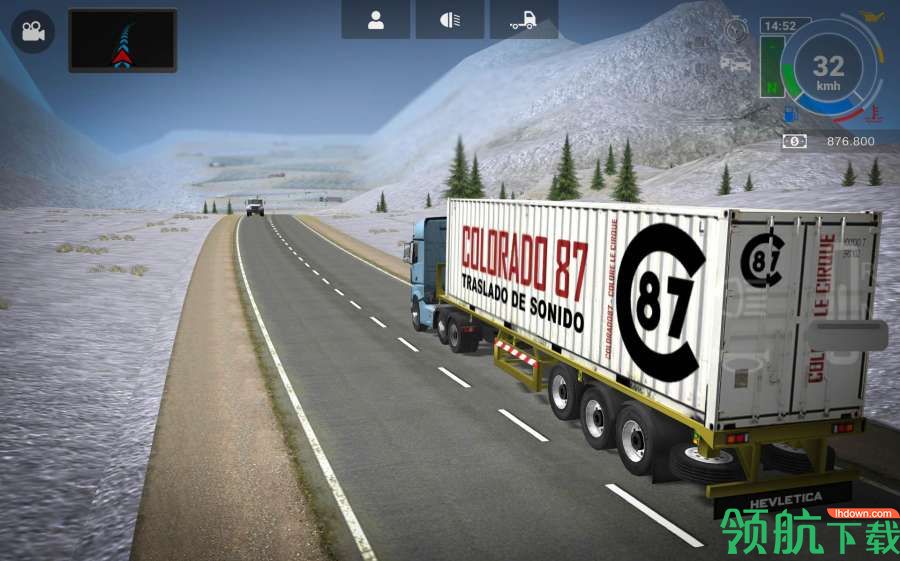900x561 pixels.
Task: Tap the truck trailer coupling button
Action: 524,20
